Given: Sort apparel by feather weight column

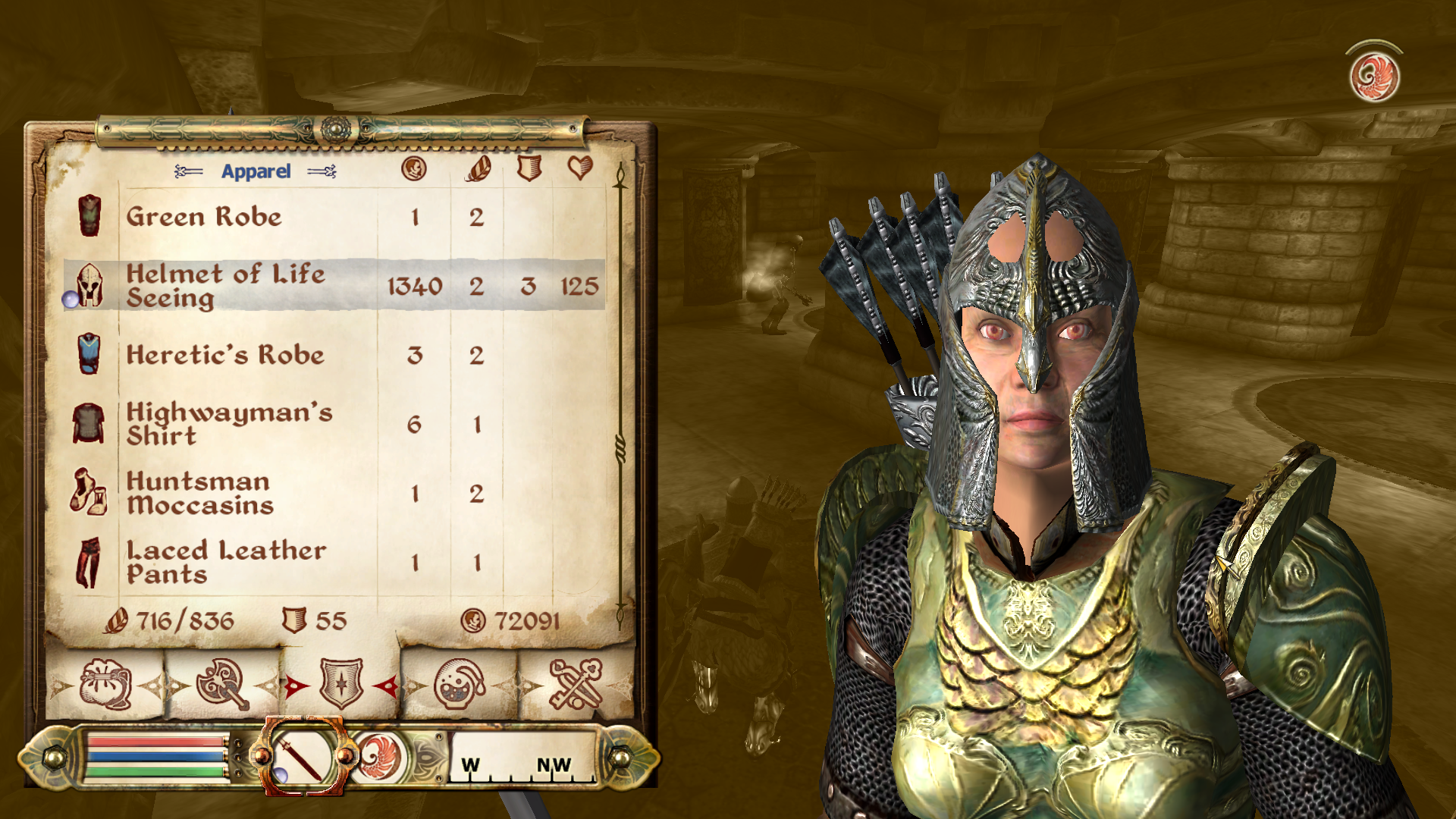Looking at the screenshot, I should click(478, 168).
